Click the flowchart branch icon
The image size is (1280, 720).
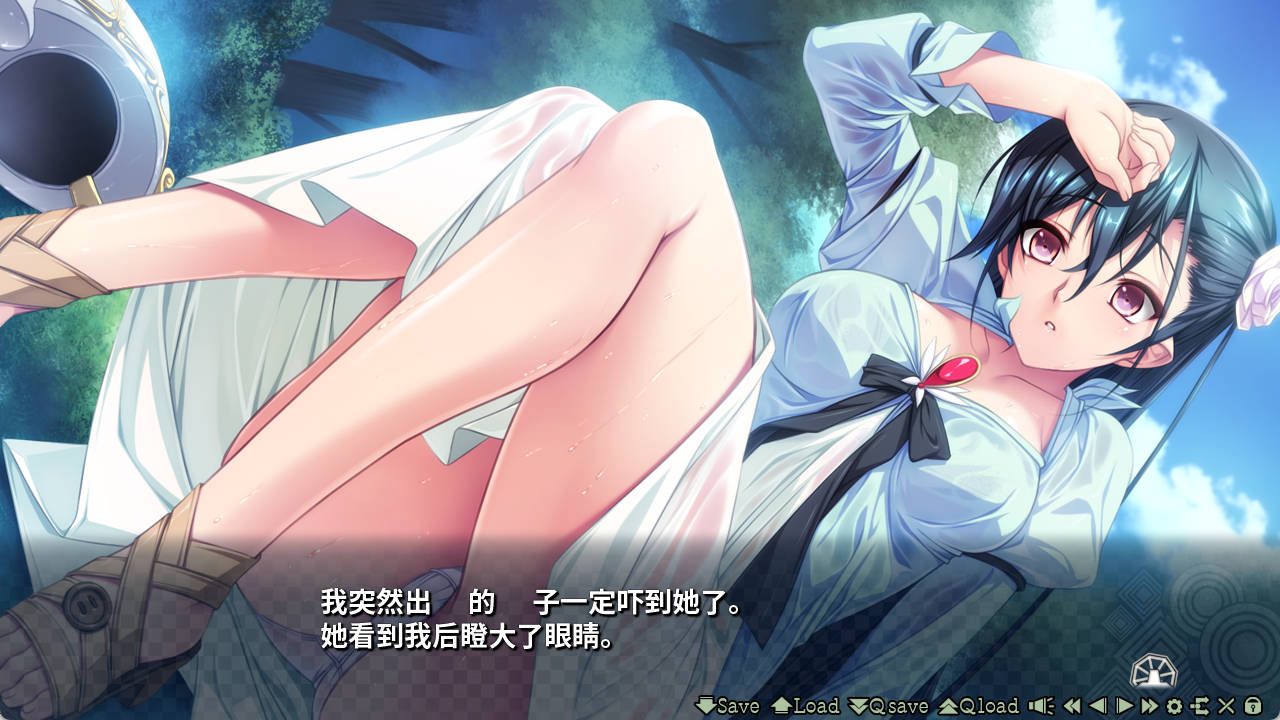1200,706
